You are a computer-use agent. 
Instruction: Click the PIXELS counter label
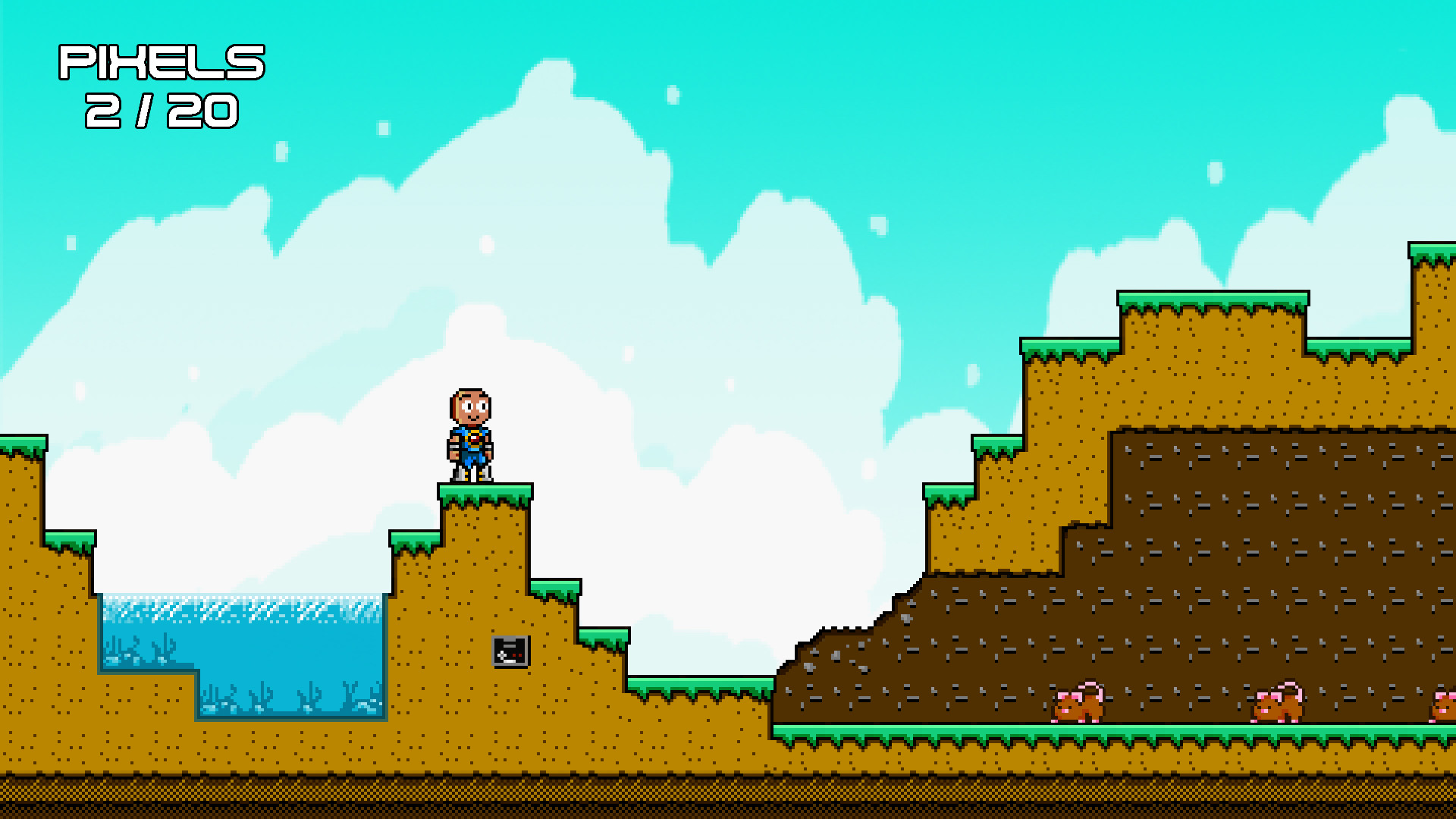(x=159, y=62)
